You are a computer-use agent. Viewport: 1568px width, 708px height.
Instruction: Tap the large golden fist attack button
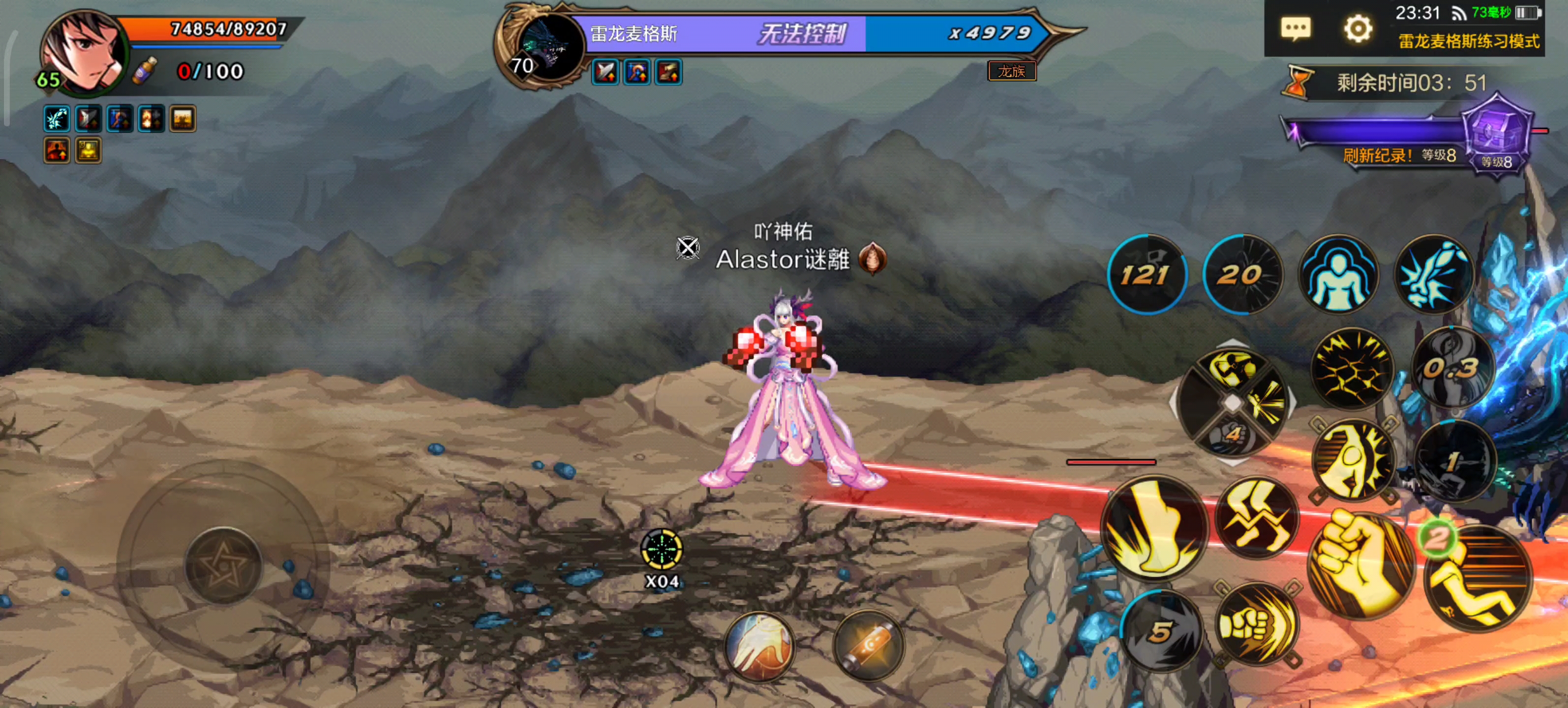(x=1361, y=563)
